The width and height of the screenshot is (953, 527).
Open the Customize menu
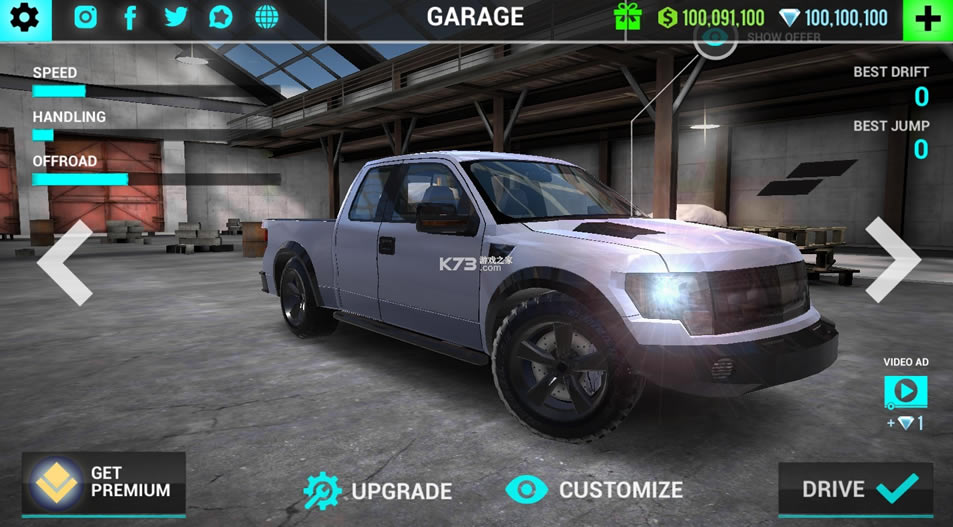click(x=595, y=489)
